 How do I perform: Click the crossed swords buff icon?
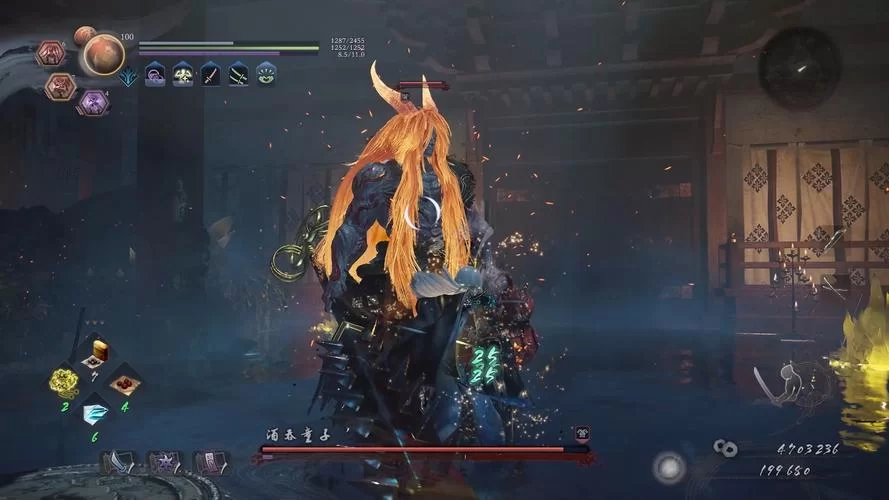[238, 74]
